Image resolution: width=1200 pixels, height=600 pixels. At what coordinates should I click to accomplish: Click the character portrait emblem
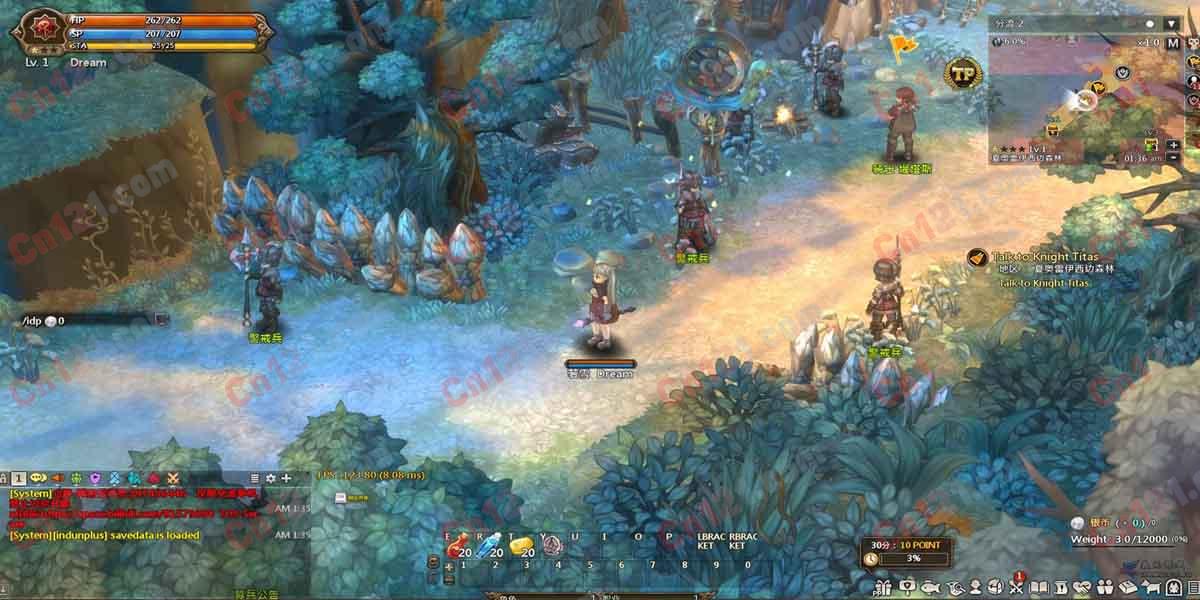click(39, 31)
